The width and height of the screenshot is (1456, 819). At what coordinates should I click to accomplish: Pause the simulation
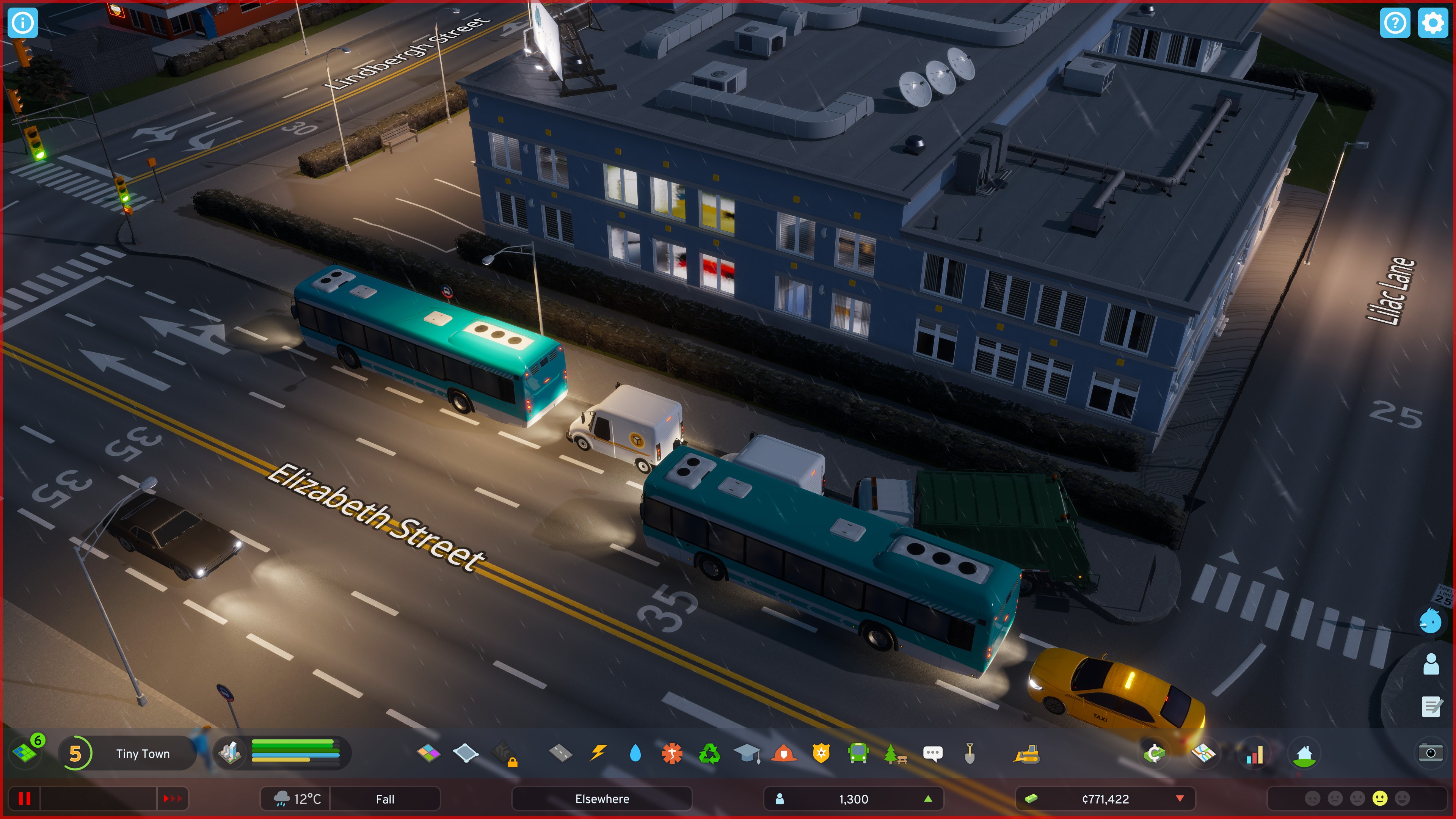point(25,799)
